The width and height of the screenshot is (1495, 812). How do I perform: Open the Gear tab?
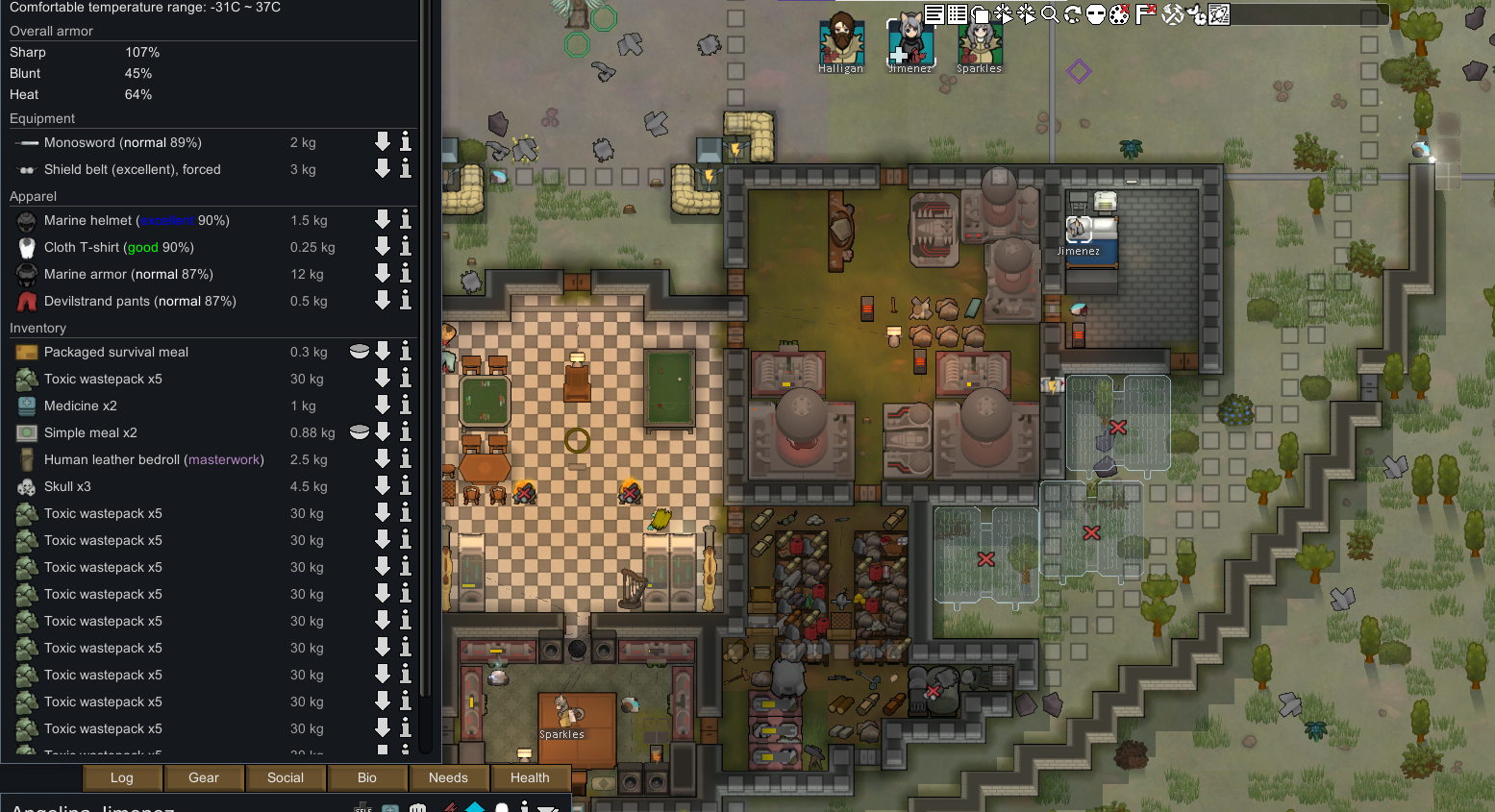click(204, 777)
